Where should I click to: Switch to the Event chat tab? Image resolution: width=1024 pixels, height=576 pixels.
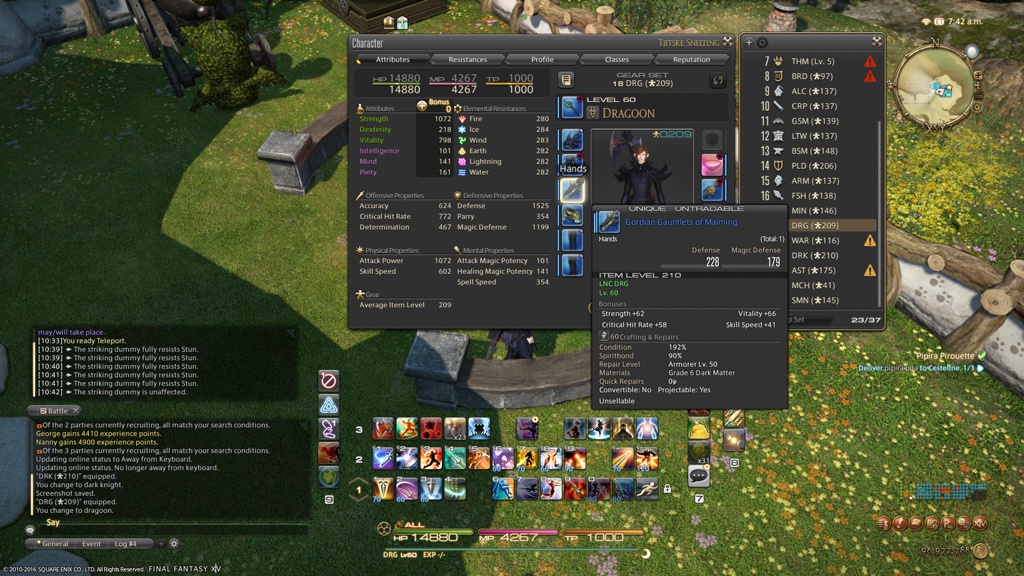(91, 544)
